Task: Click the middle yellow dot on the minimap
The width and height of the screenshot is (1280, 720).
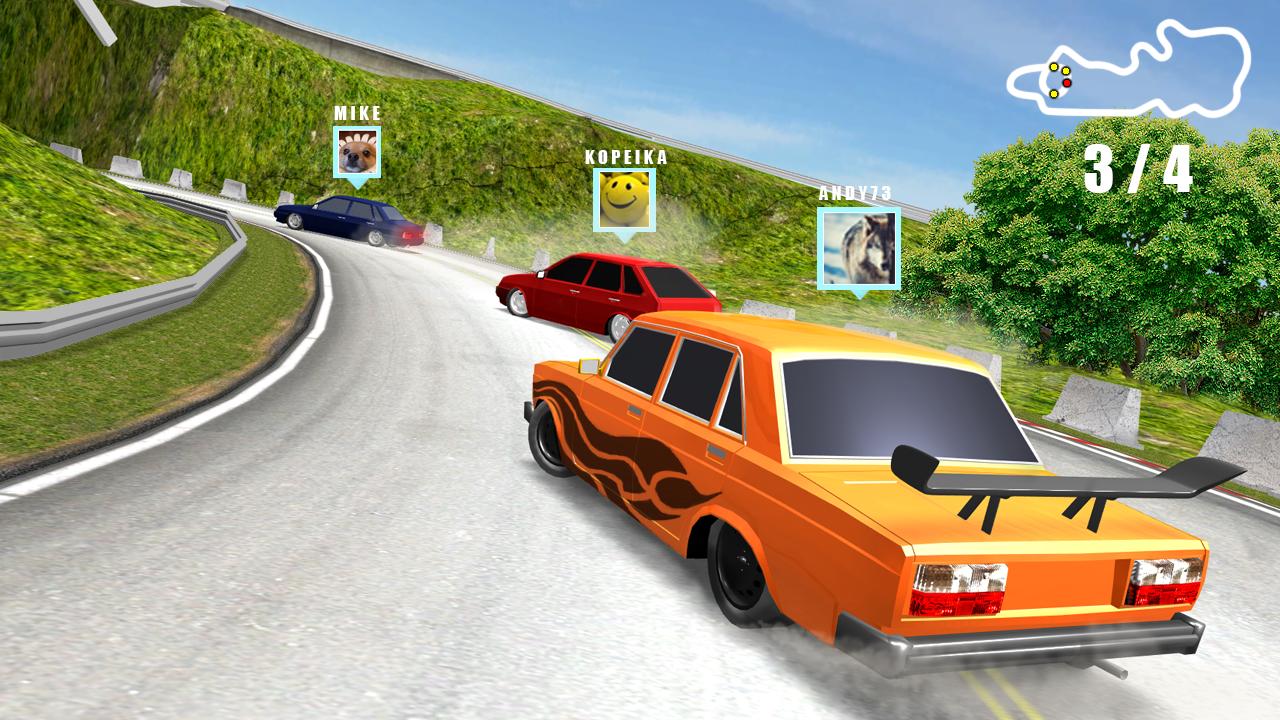Action: (1066, 71)
